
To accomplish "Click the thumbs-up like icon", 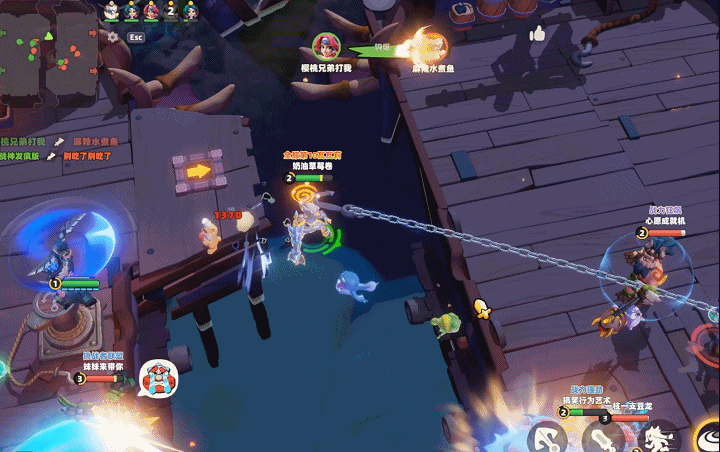I will [x=538, y=34].
